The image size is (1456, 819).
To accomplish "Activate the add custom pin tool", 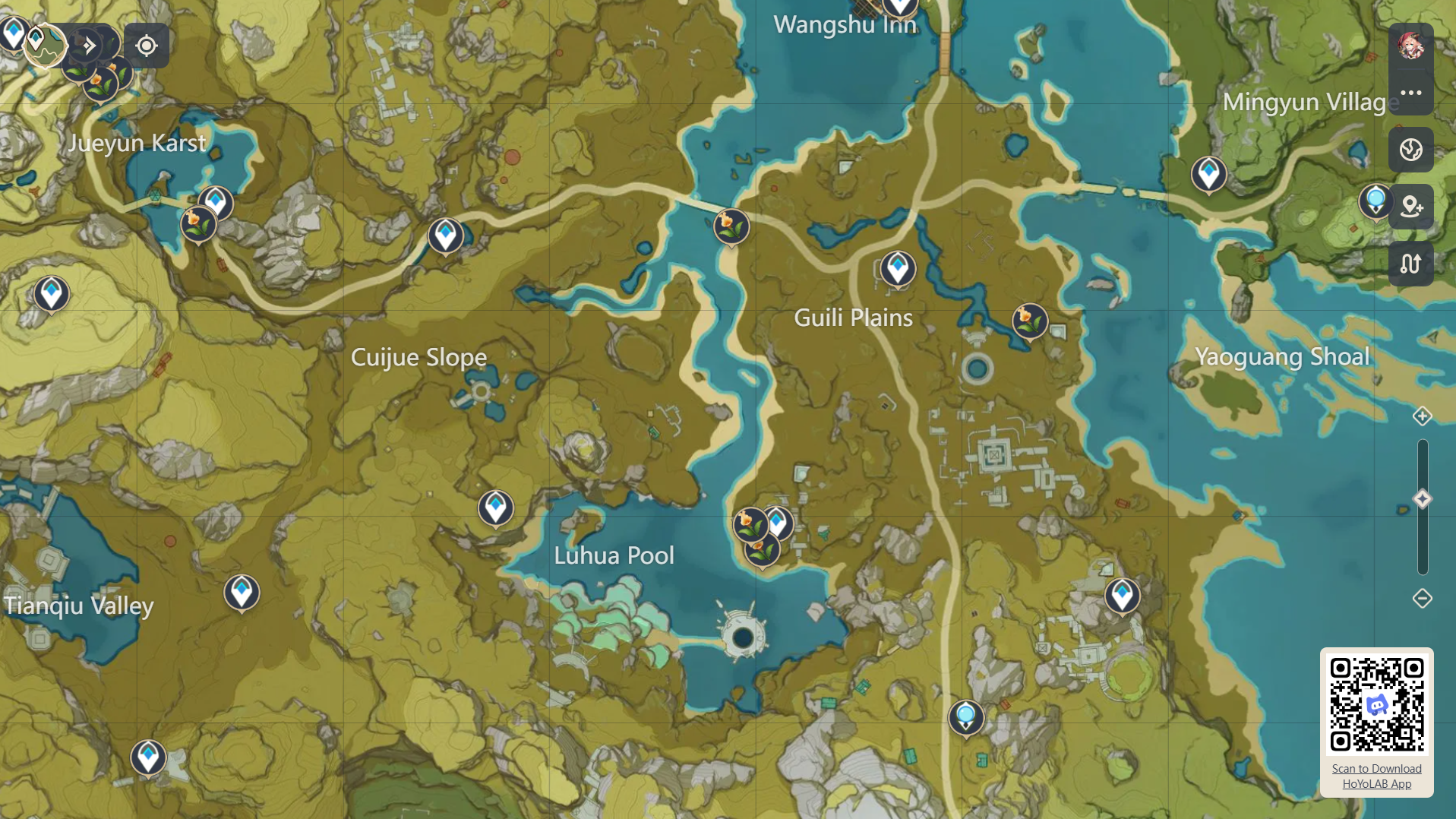I will (1410, 207).
